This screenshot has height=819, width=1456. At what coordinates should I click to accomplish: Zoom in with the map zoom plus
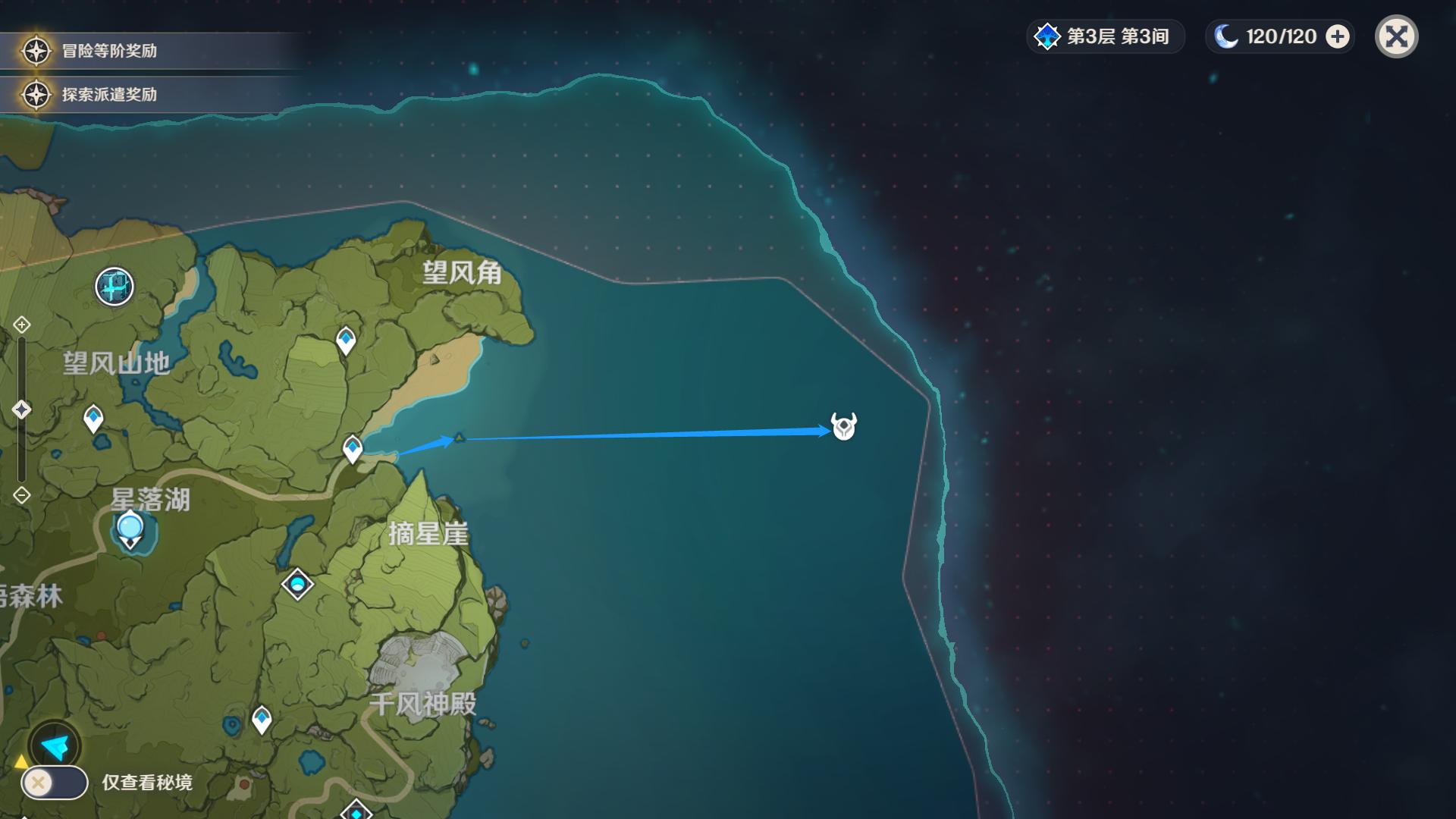[x=21, y=325]
